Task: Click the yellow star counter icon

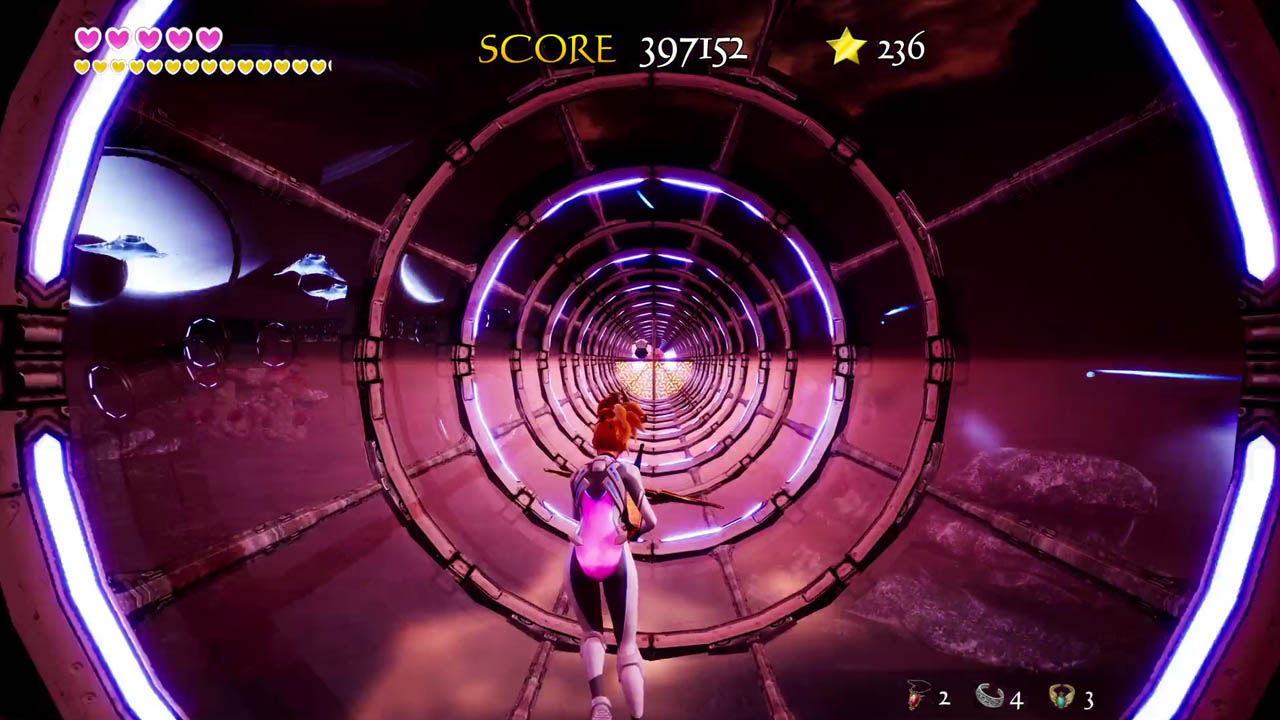Action: pyautogui.click(x=846, y=46)
